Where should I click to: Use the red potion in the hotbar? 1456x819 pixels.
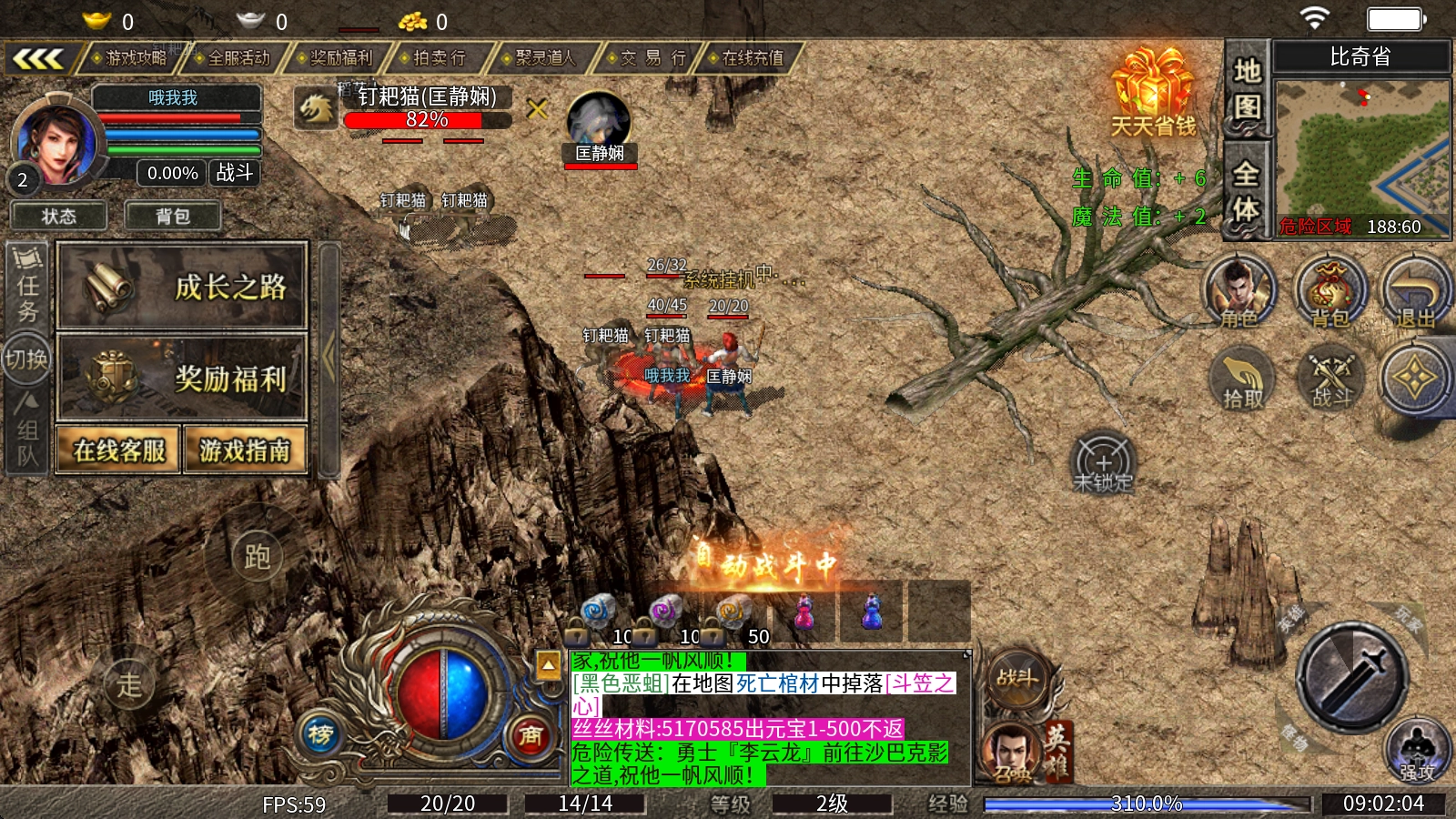[x=804, y=612]
